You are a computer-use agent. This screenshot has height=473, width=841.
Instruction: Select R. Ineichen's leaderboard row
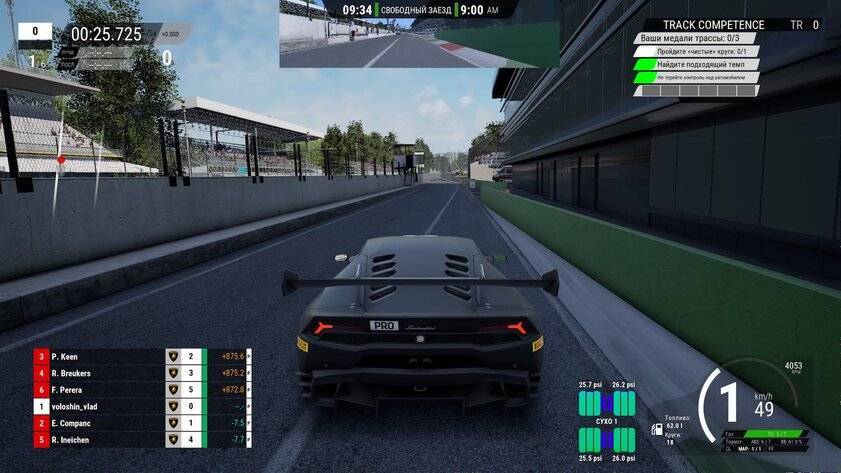coord(100,439)
